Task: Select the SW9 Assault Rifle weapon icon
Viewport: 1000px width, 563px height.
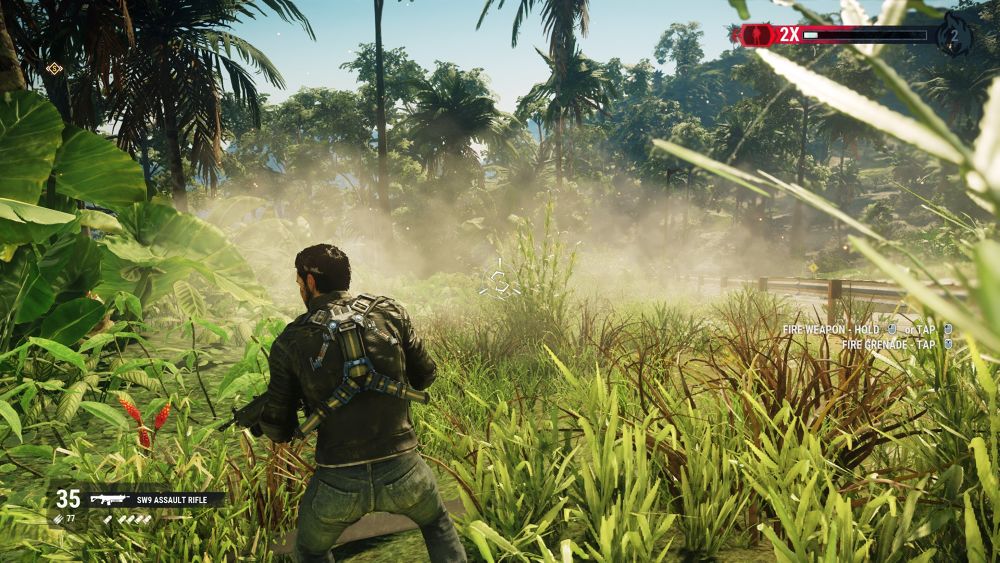Action: [x=109, y=499]
